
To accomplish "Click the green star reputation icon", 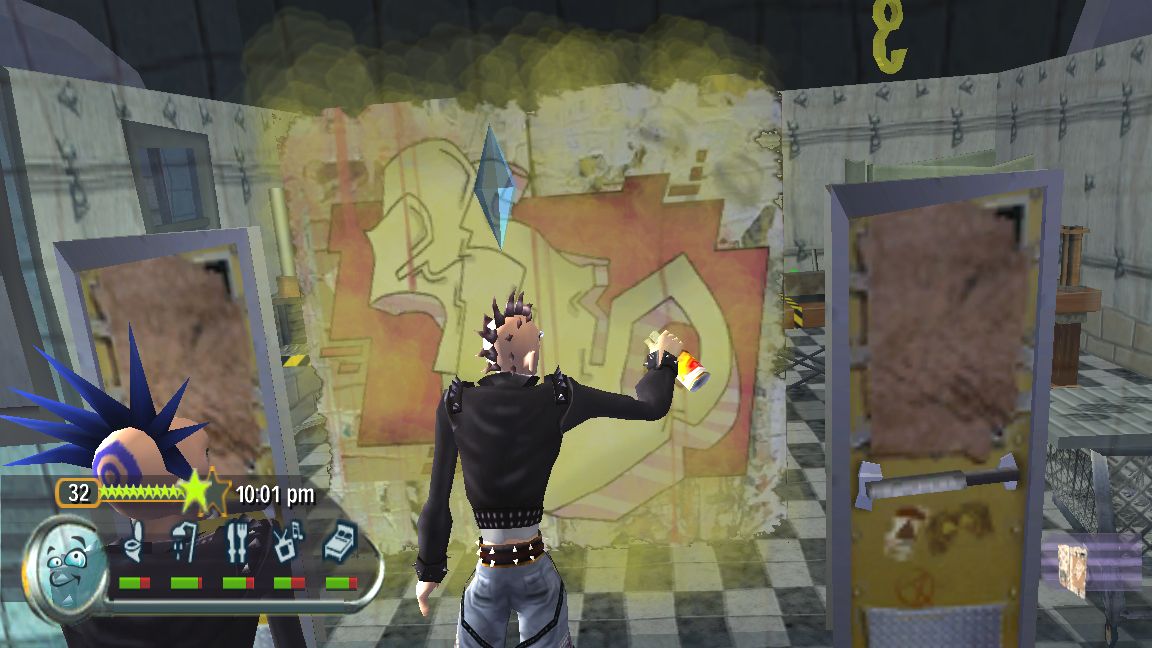I will point(197,492).
